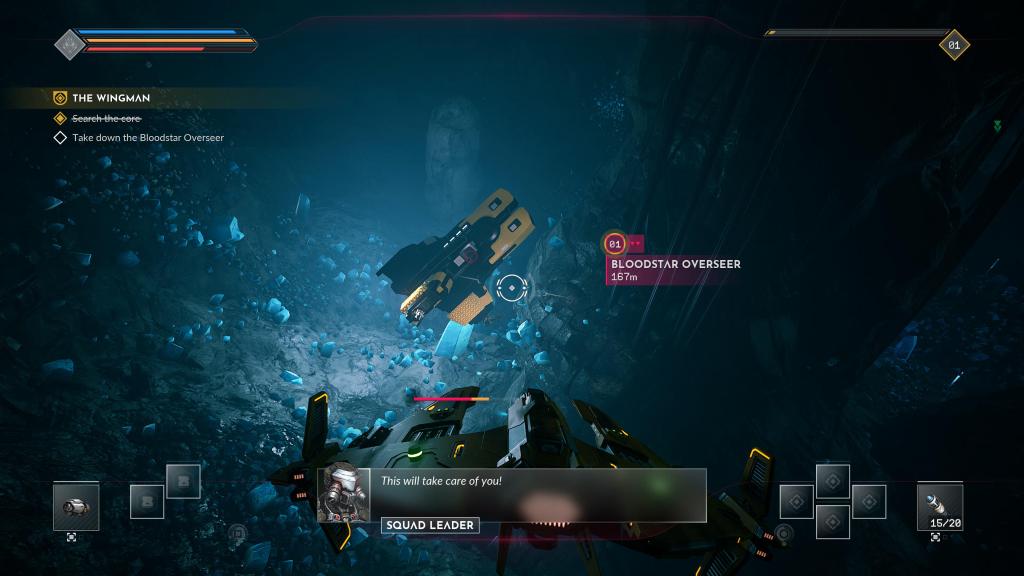This screenshot has width=1024, height=576.
Task: Click the Bloodstar Overseer target marker
Action: point(615,243)
